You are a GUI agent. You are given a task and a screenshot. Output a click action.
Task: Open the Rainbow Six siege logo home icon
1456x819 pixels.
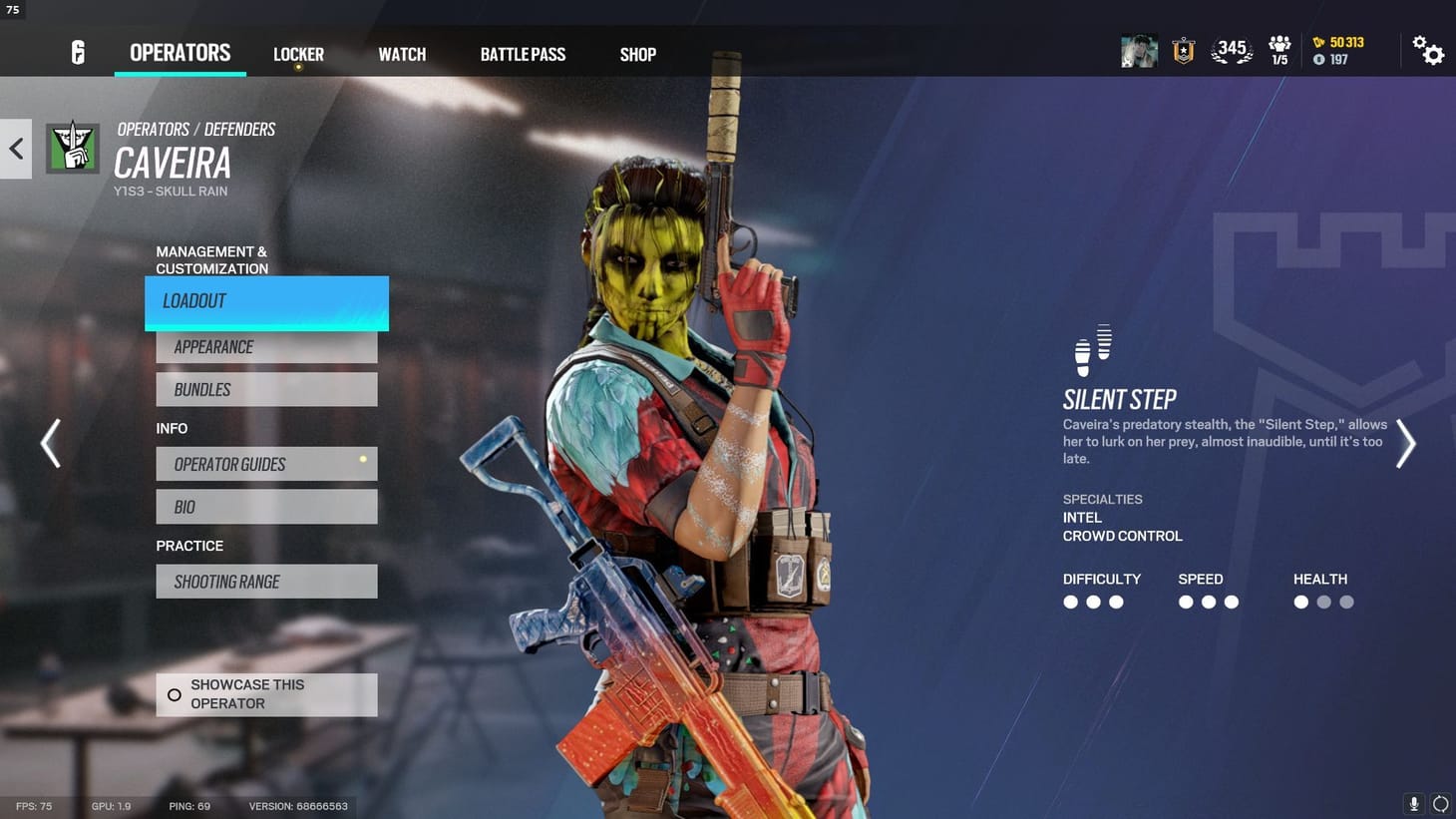(78, 52)
